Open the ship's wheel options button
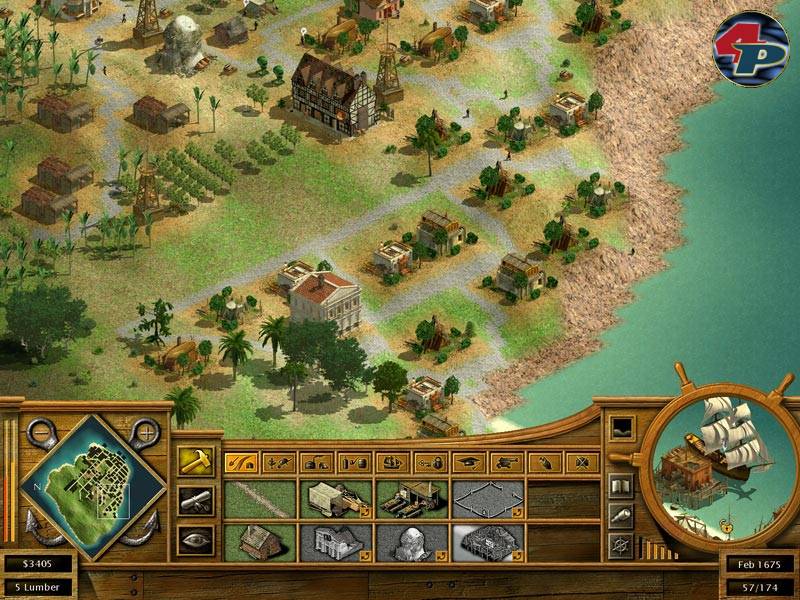Screen dimensions: 800x600 coord(621,545)
